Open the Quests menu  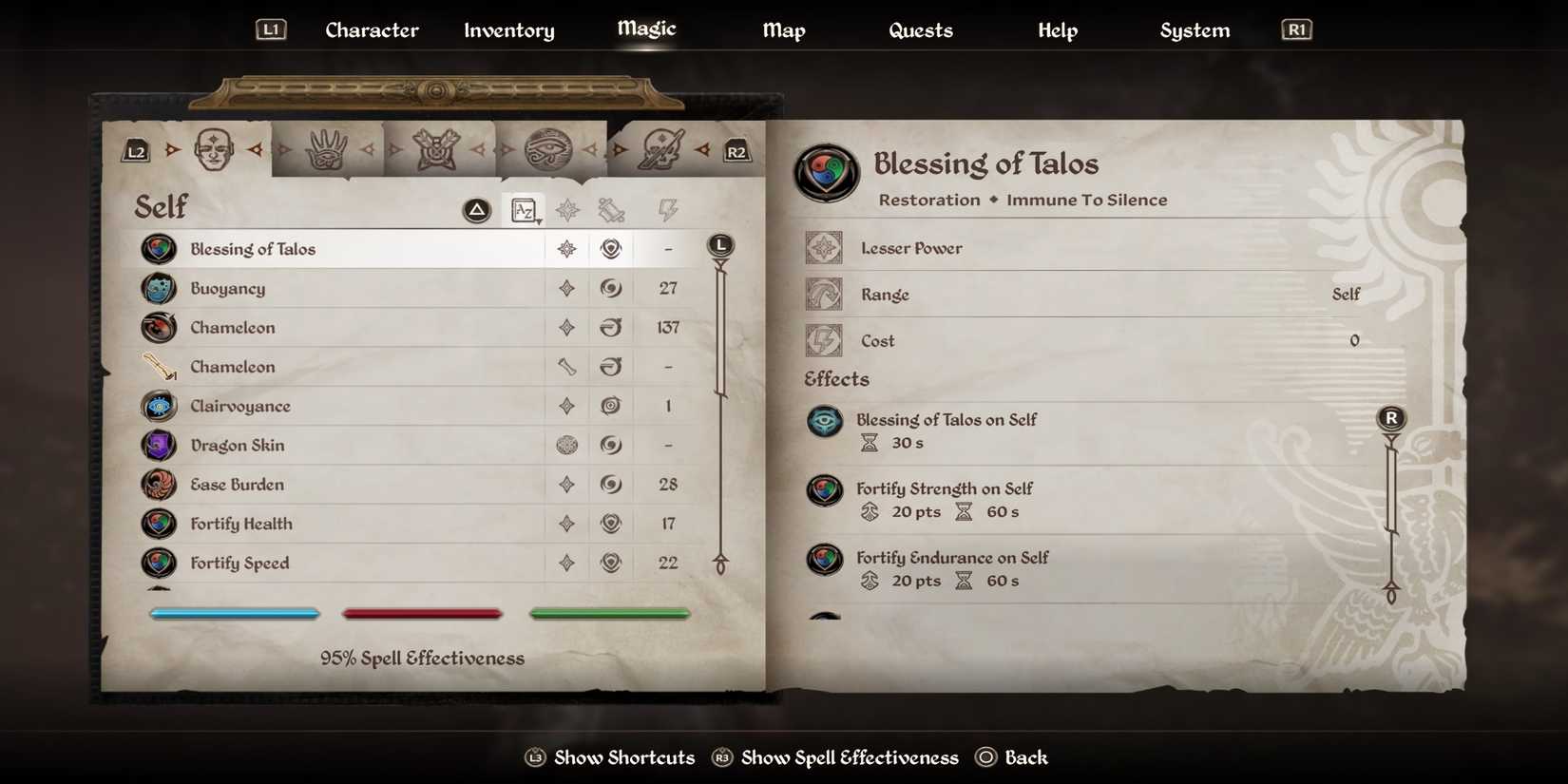pyautogui.click(x=920, y=29)
